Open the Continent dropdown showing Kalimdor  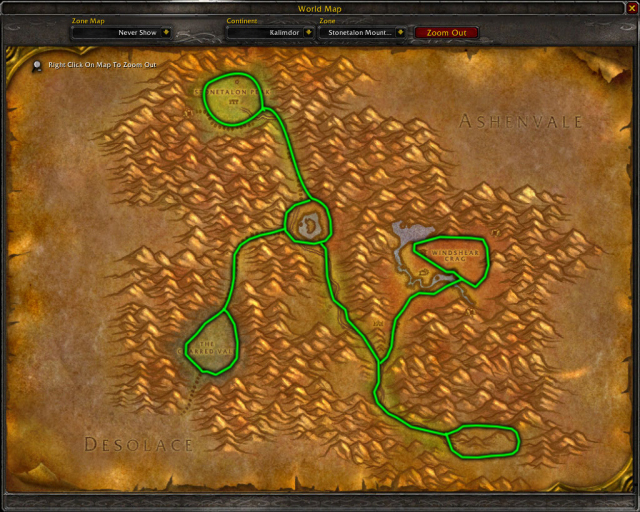[308, 32]
